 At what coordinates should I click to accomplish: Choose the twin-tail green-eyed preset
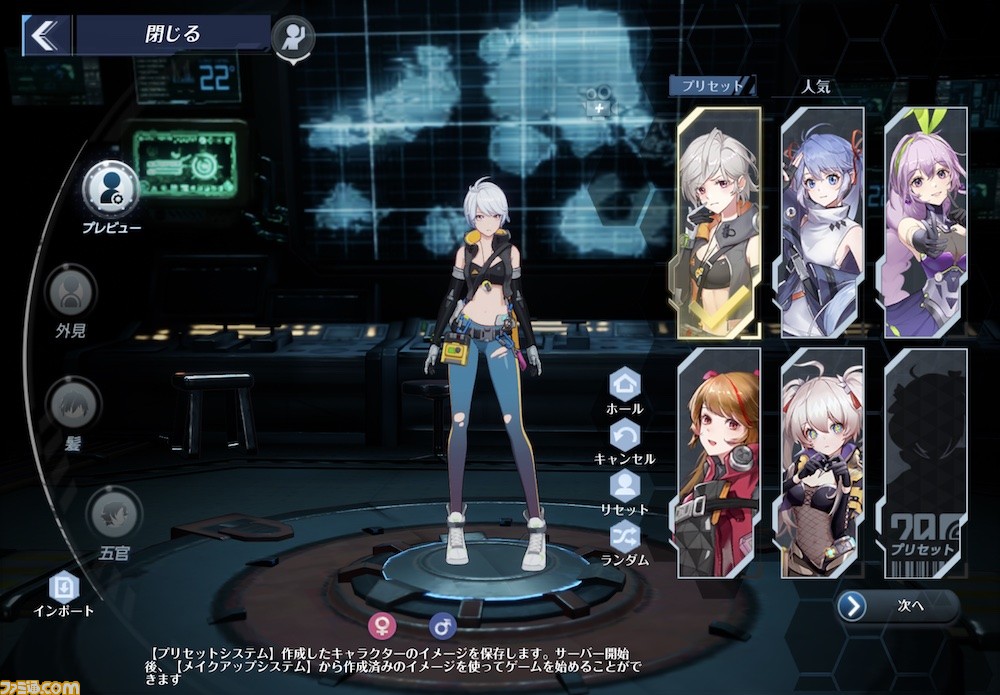tap(822, 462)
